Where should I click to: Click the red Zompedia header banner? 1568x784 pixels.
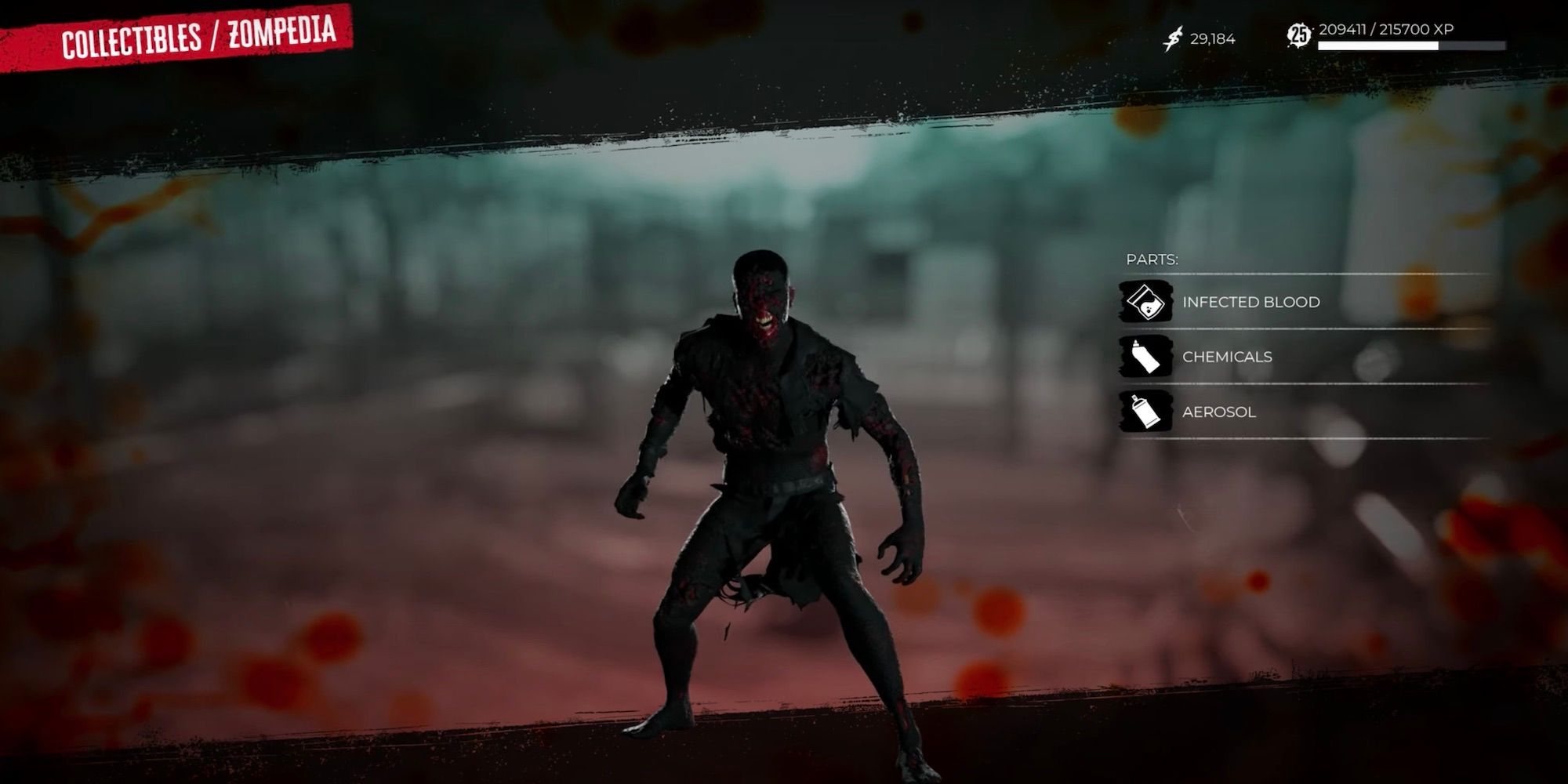pos(179,34)
